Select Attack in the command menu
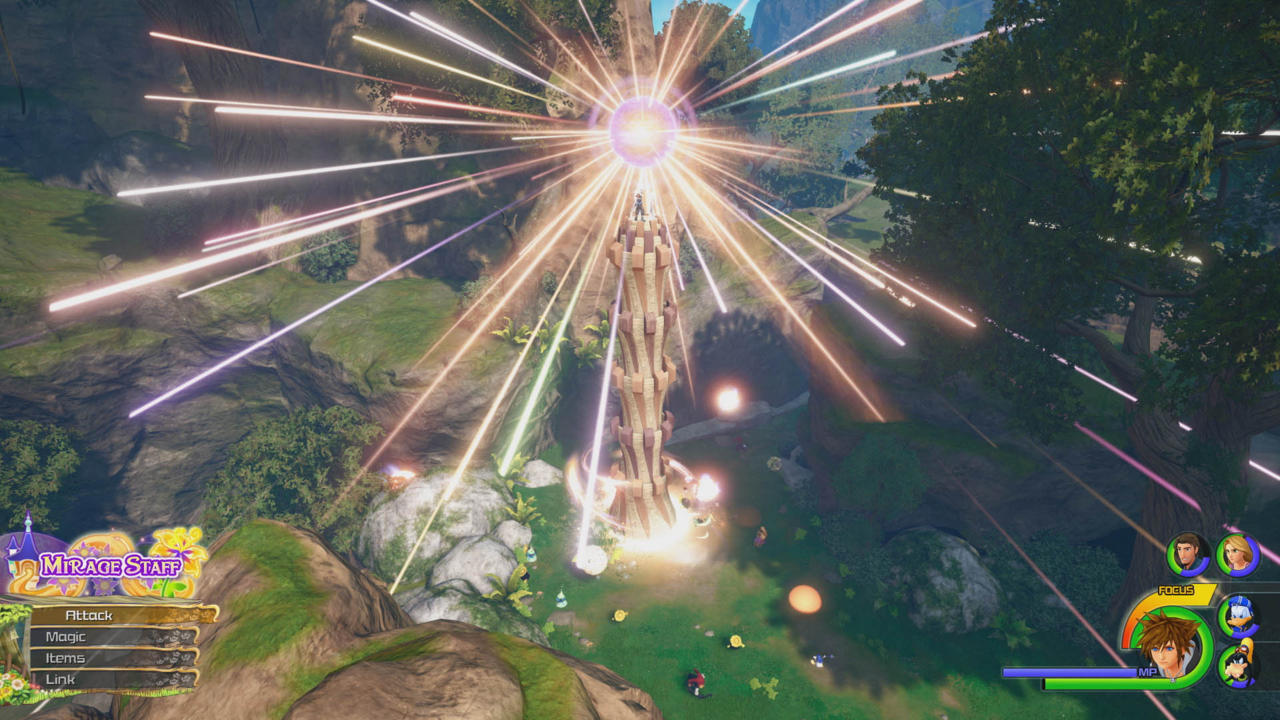The image size is (1280, 720). pos(89,614)
